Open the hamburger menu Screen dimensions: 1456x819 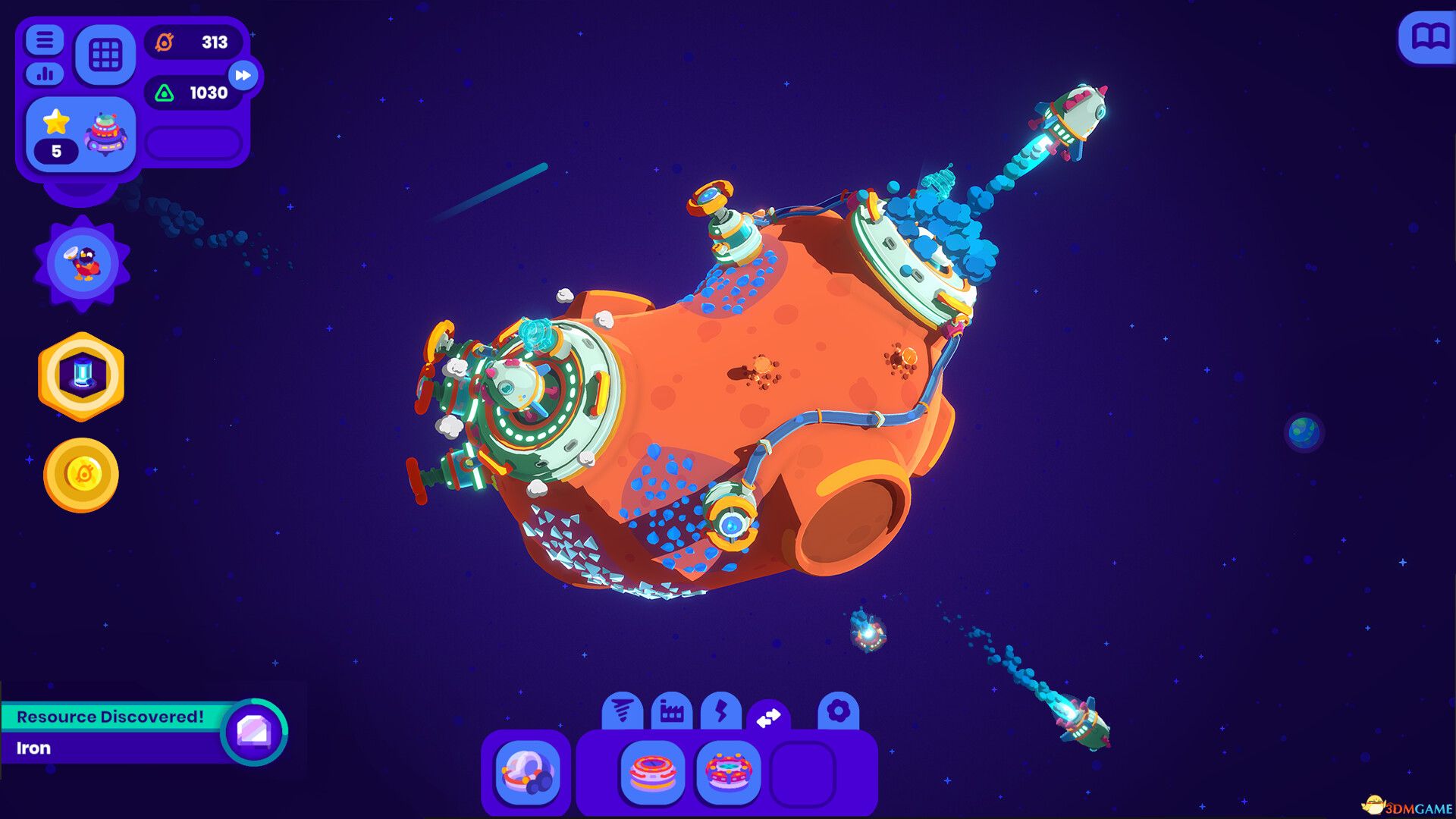point(44,40)
